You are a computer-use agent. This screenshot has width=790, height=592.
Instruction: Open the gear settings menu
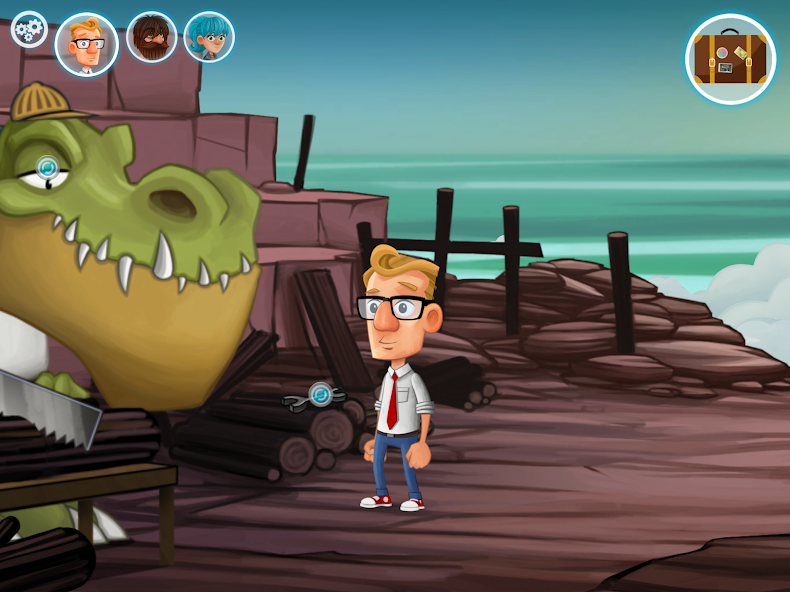(29, 29)
